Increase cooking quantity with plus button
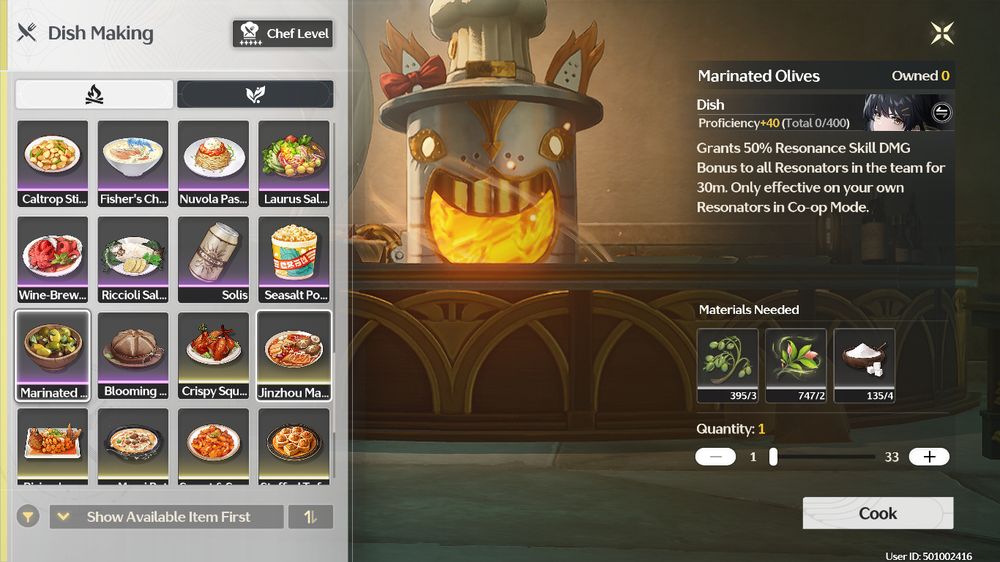Image resolution: width=1000 pixels, height=562 pixels. point(929,457)
